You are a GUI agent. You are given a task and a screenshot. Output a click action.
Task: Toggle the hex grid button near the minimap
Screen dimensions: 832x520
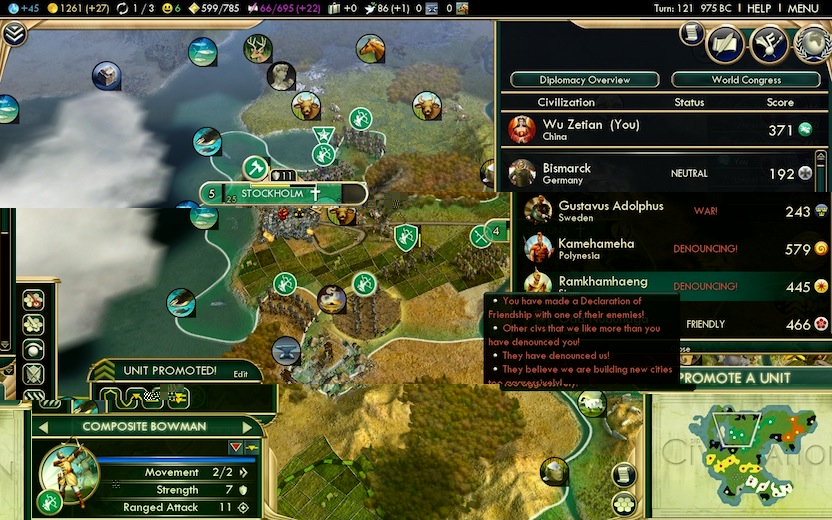click(x=624, y=502)
